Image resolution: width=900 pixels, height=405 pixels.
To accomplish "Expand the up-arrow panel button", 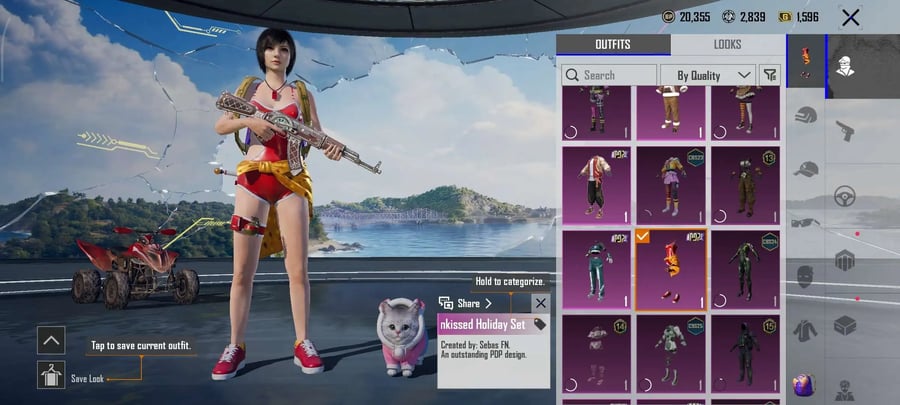I will click(x=51, y=340).
